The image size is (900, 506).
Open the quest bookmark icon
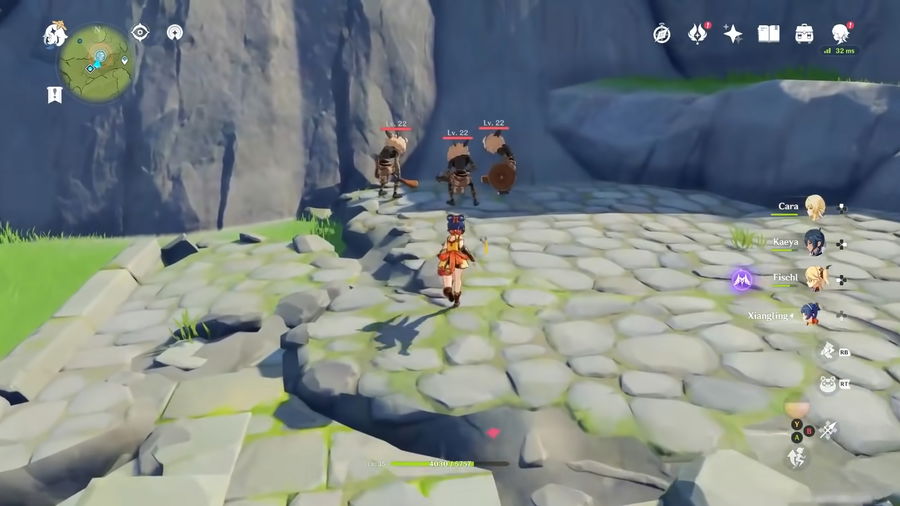54,94
